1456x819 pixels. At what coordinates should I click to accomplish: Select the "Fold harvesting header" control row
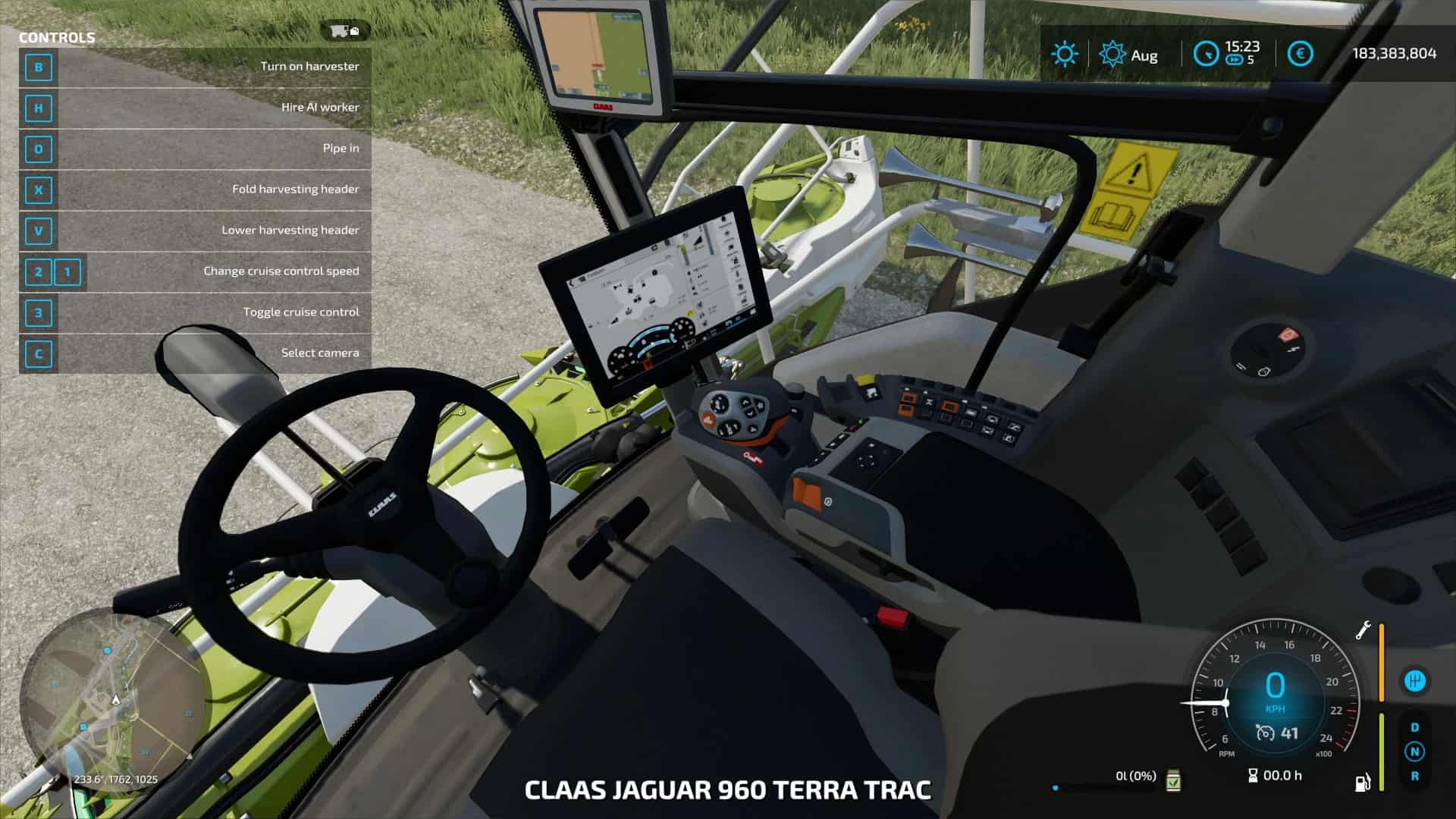coord(195,190)
